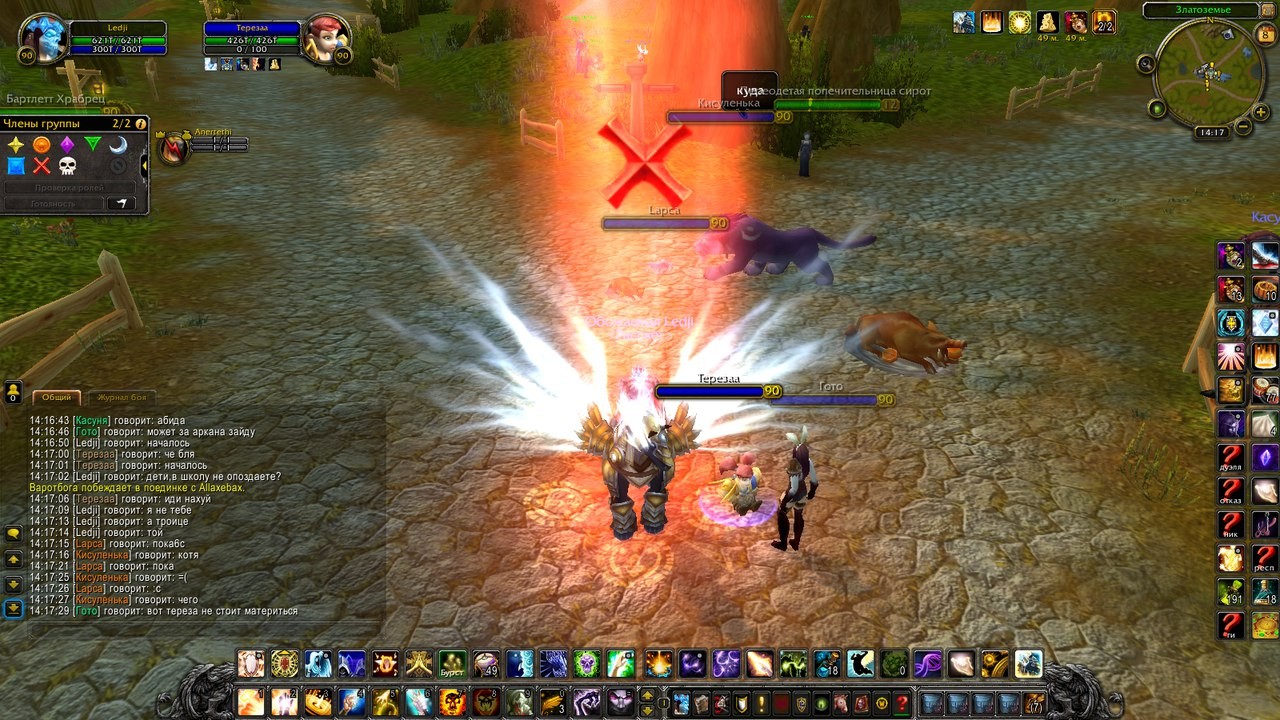Select the skull raid marker
This screenshot has height=720, width=1280.
[x=67, y=166]
